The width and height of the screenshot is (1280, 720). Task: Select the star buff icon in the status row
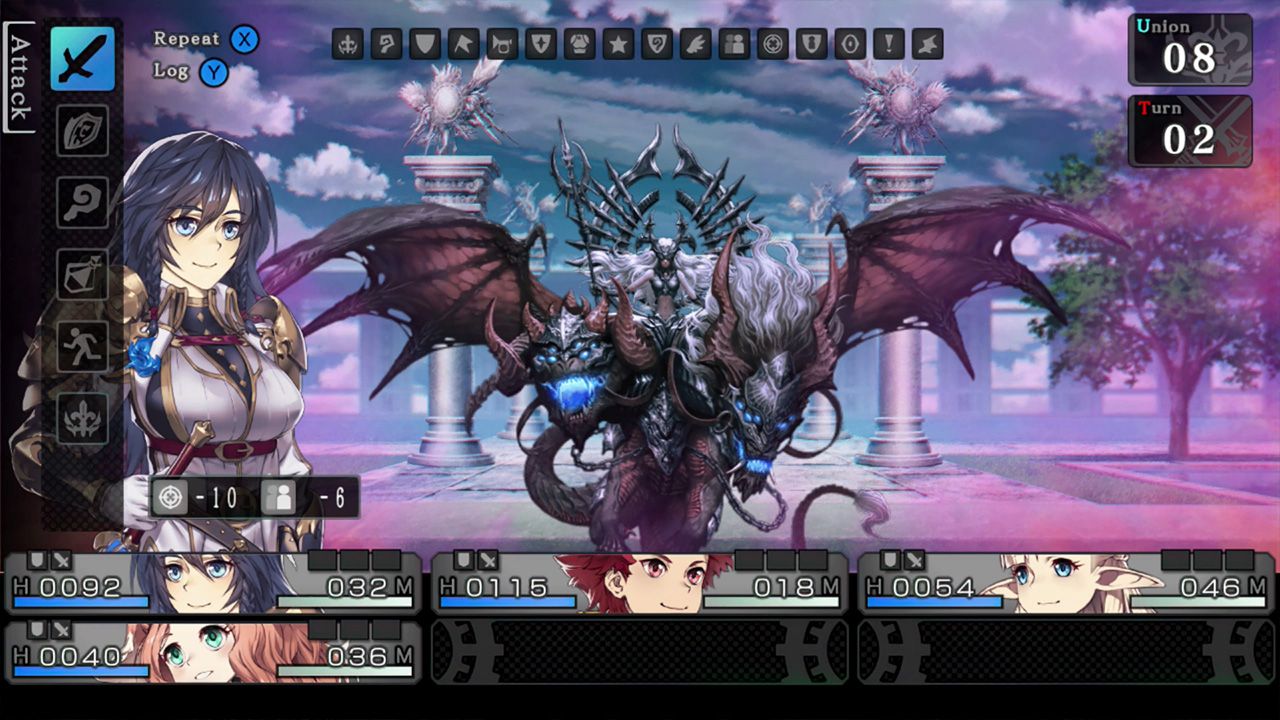(618, 44)
